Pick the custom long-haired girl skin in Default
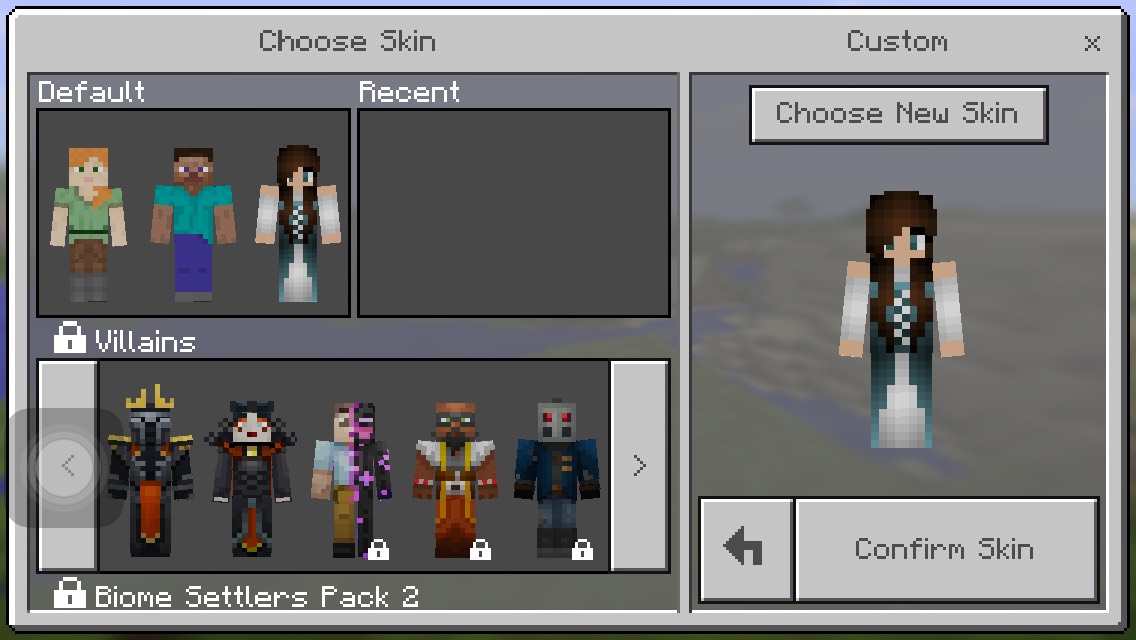 click(297, 224)
